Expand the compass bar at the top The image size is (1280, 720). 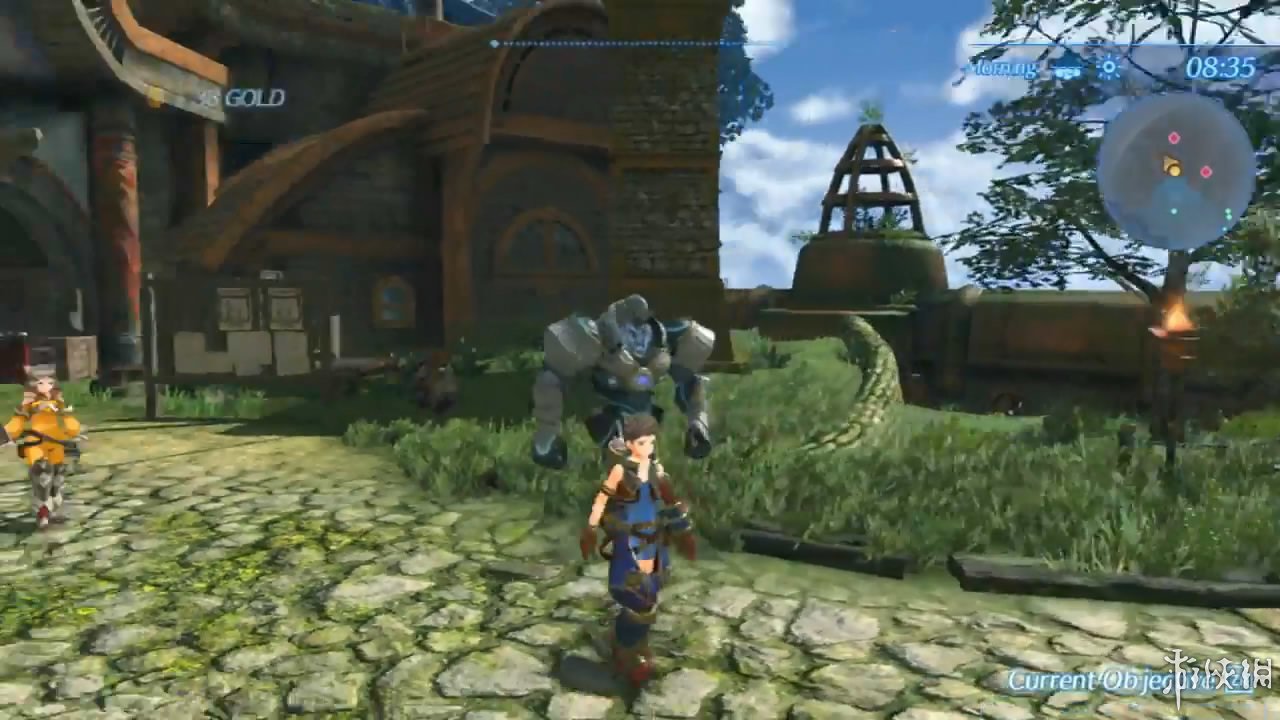(610, 44)
